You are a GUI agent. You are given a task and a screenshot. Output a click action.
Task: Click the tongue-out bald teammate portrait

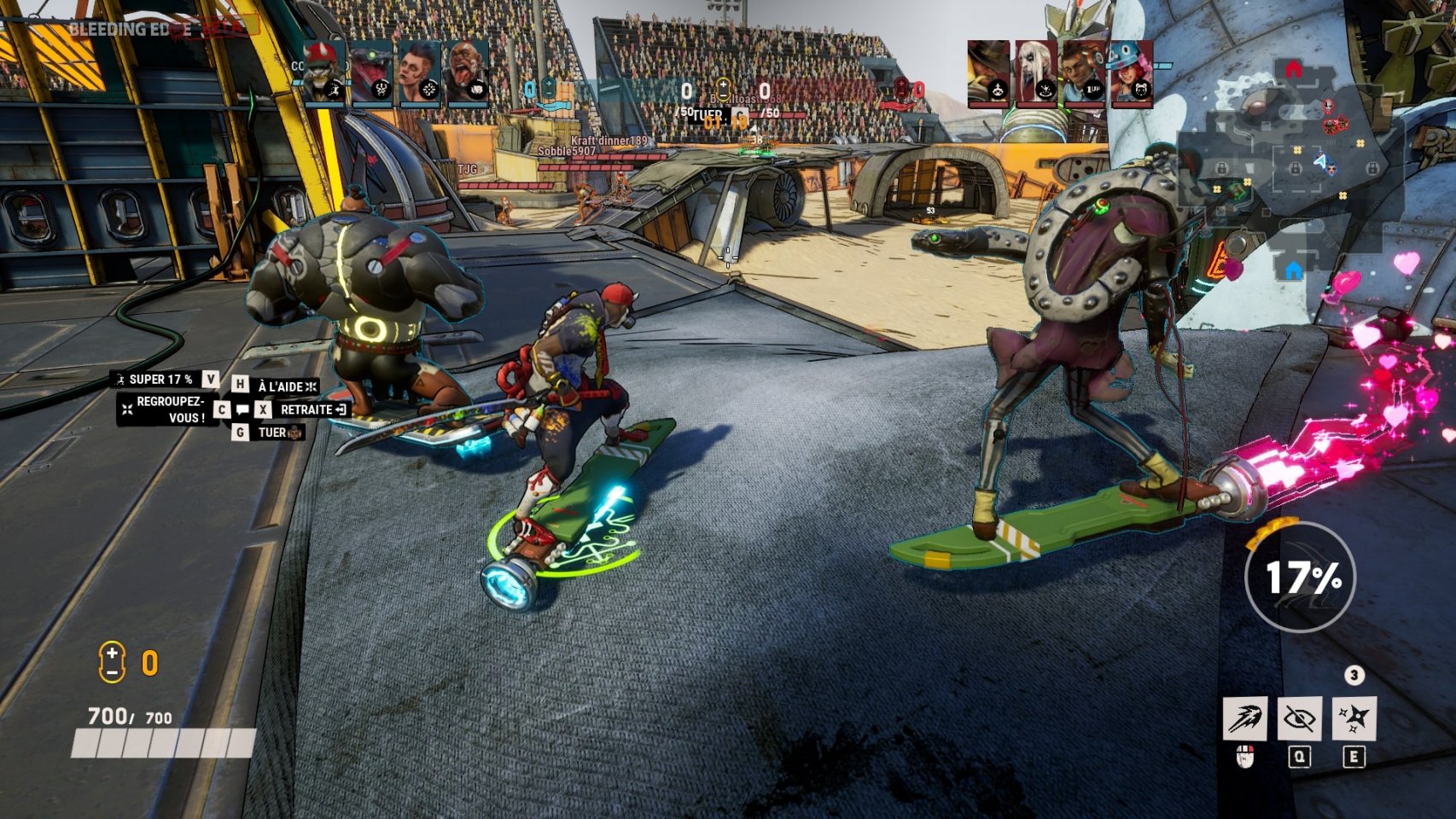(467, 73)
